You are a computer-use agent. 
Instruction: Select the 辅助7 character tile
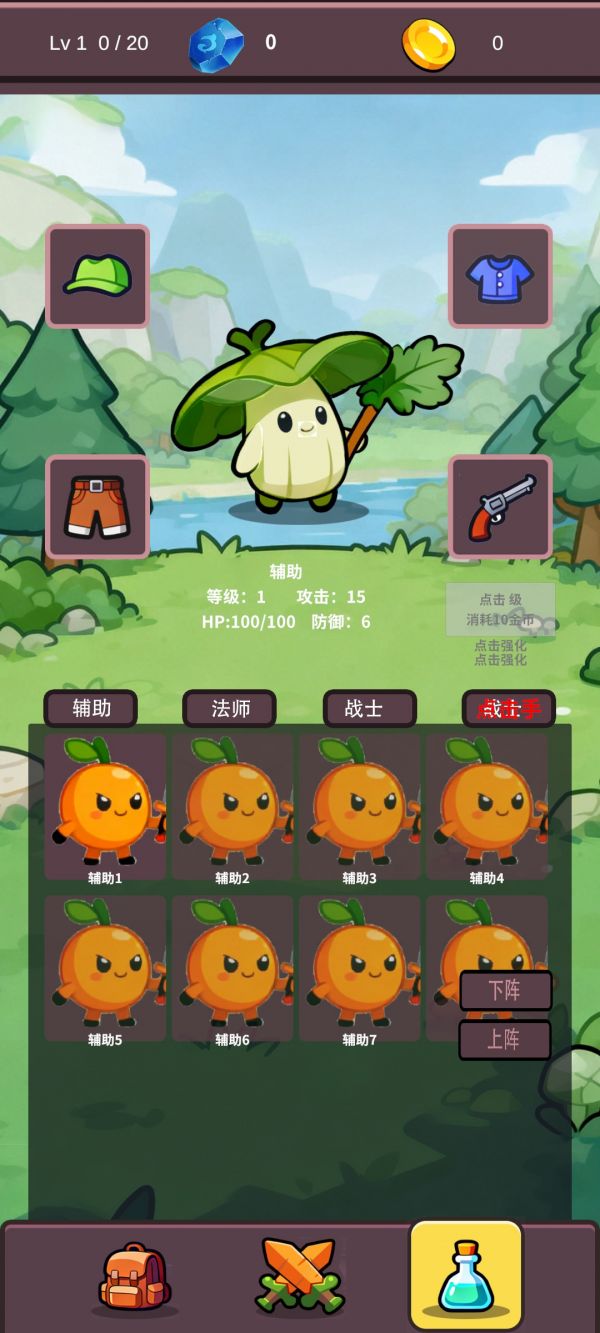[x=360, y=968]
